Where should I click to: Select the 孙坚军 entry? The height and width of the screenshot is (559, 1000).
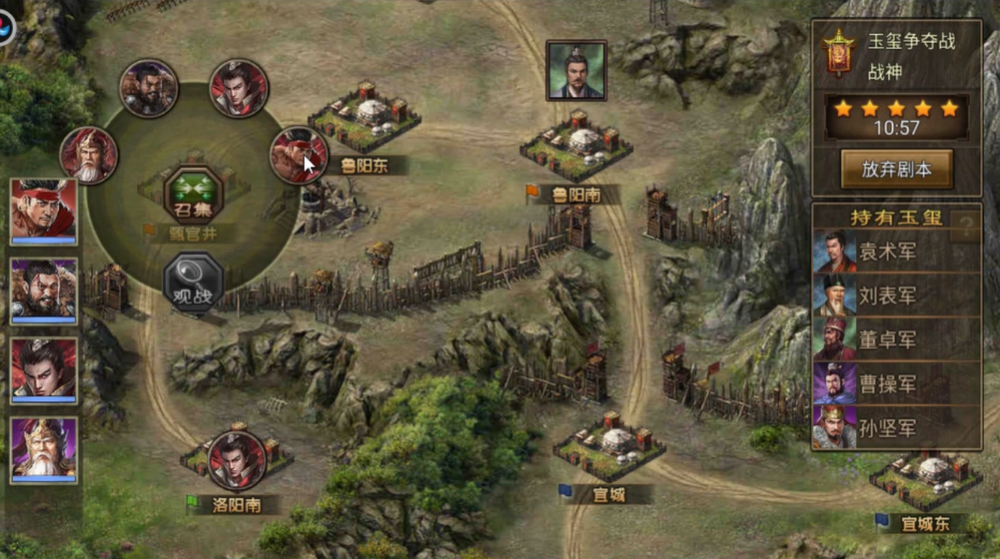coord(896,428)
